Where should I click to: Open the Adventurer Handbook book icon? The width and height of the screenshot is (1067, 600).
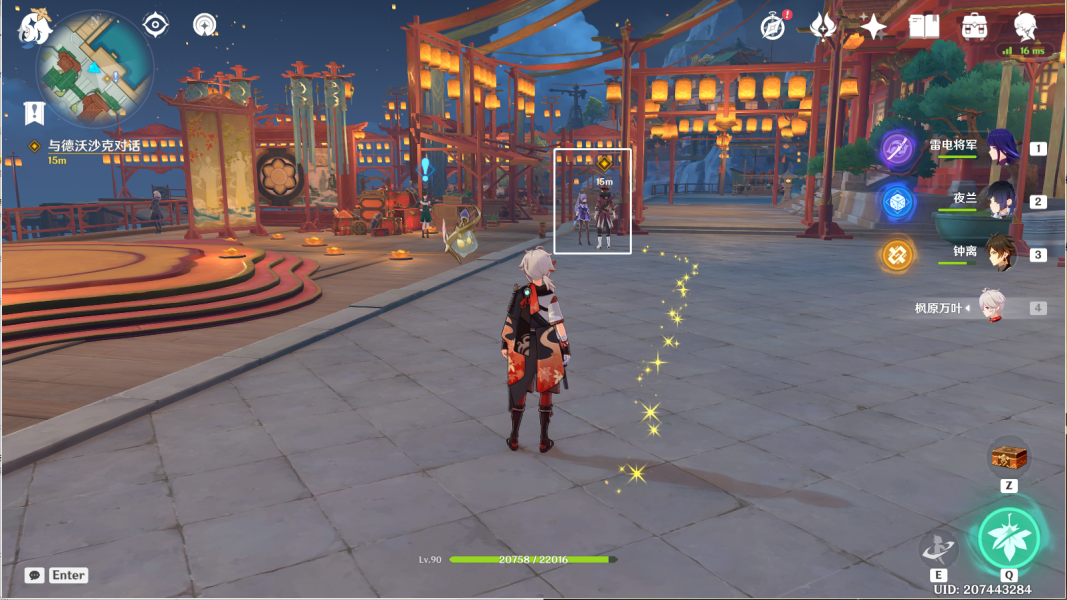tap(924, 27)
